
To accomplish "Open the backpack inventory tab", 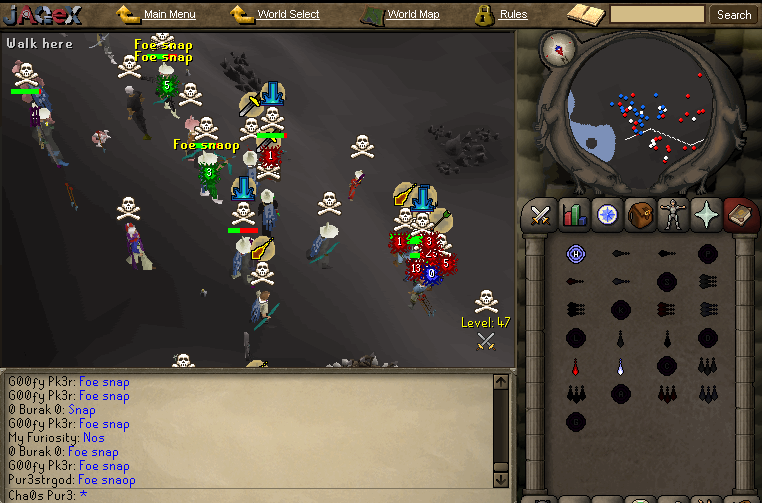I will (x=640, y=214).
